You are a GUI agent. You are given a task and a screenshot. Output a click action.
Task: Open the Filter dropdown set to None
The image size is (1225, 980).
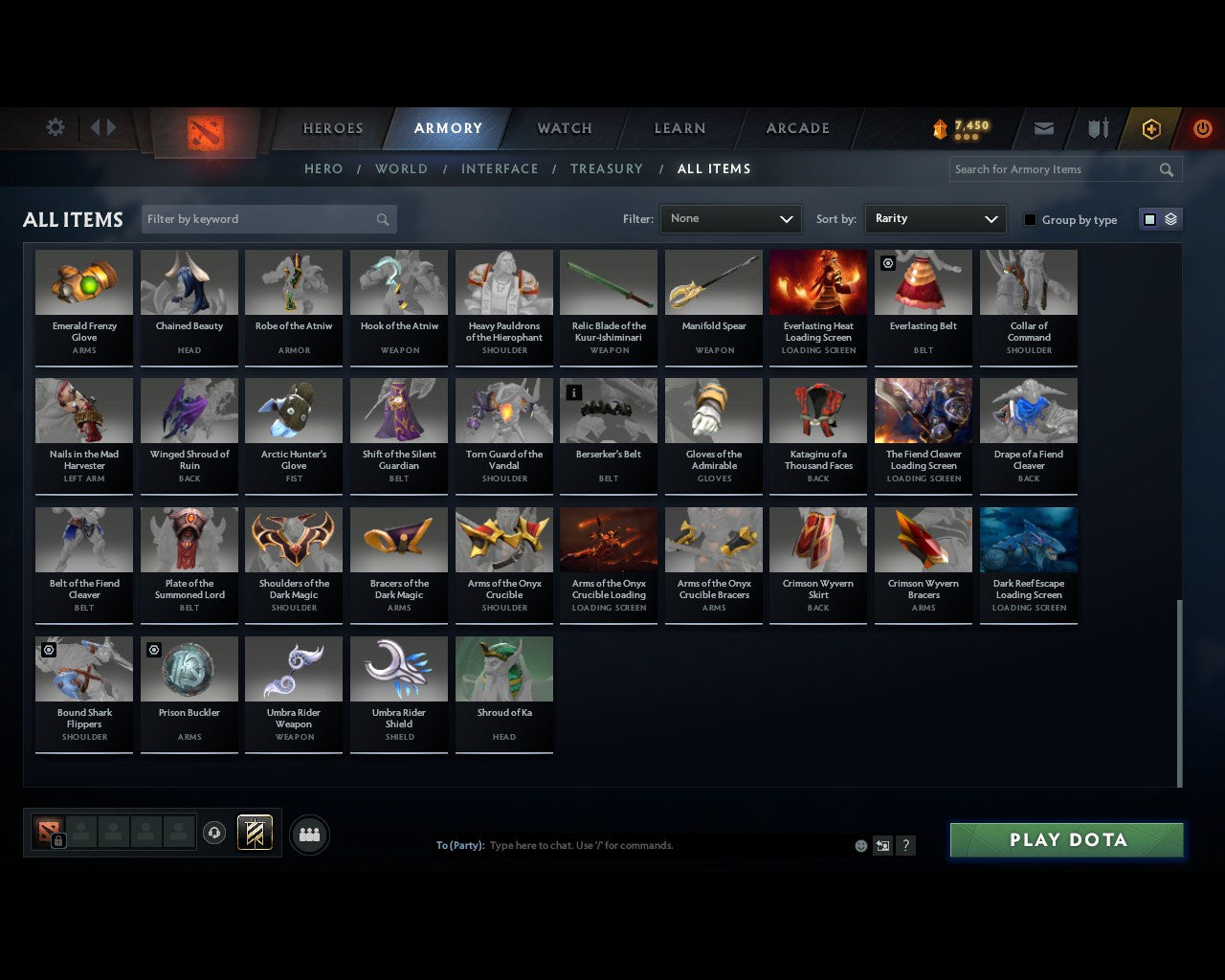pos(730,218)
